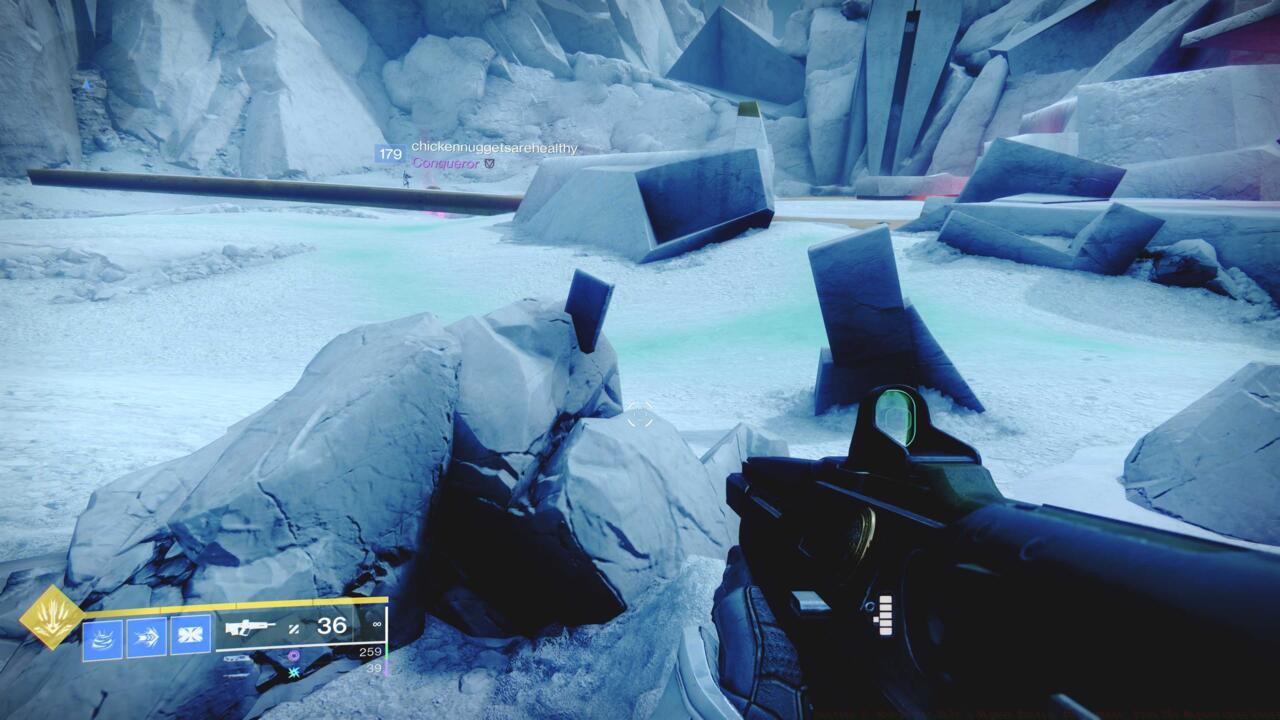Screen dimensions: 1280x720
Task: Activate the barricade class ability icon
Action: point(190,636)
